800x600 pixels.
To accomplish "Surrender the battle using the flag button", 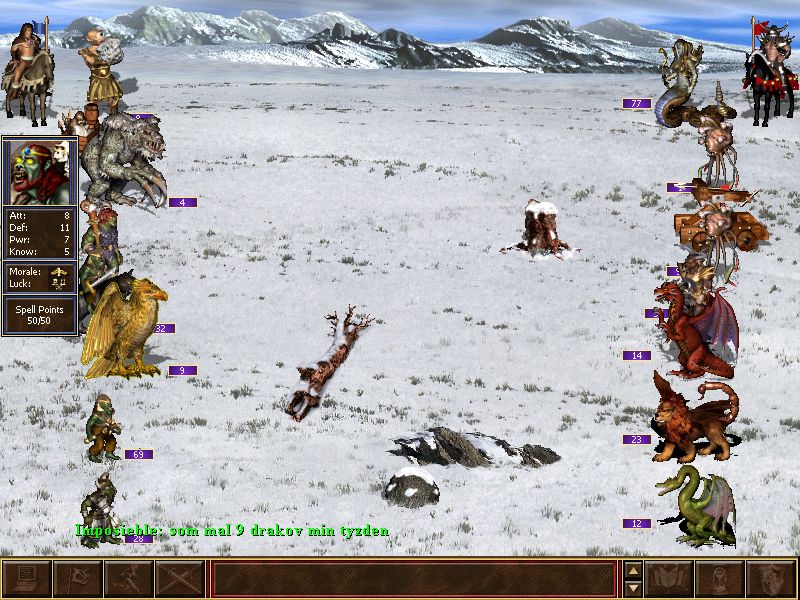I will tap(77, 579).
